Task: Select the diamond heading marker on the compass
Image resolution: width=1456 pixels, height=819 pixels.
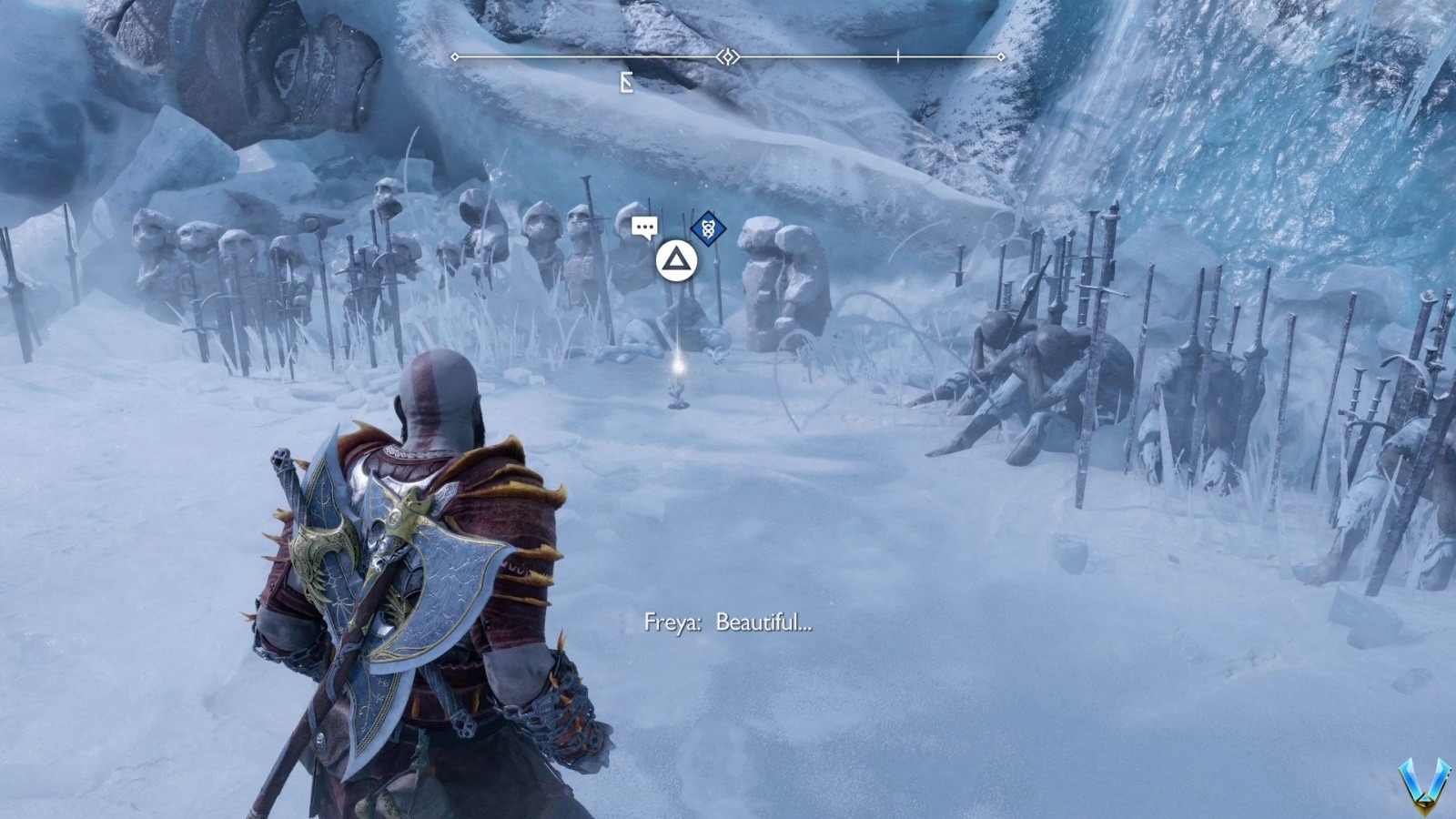Action: (727, 56)
